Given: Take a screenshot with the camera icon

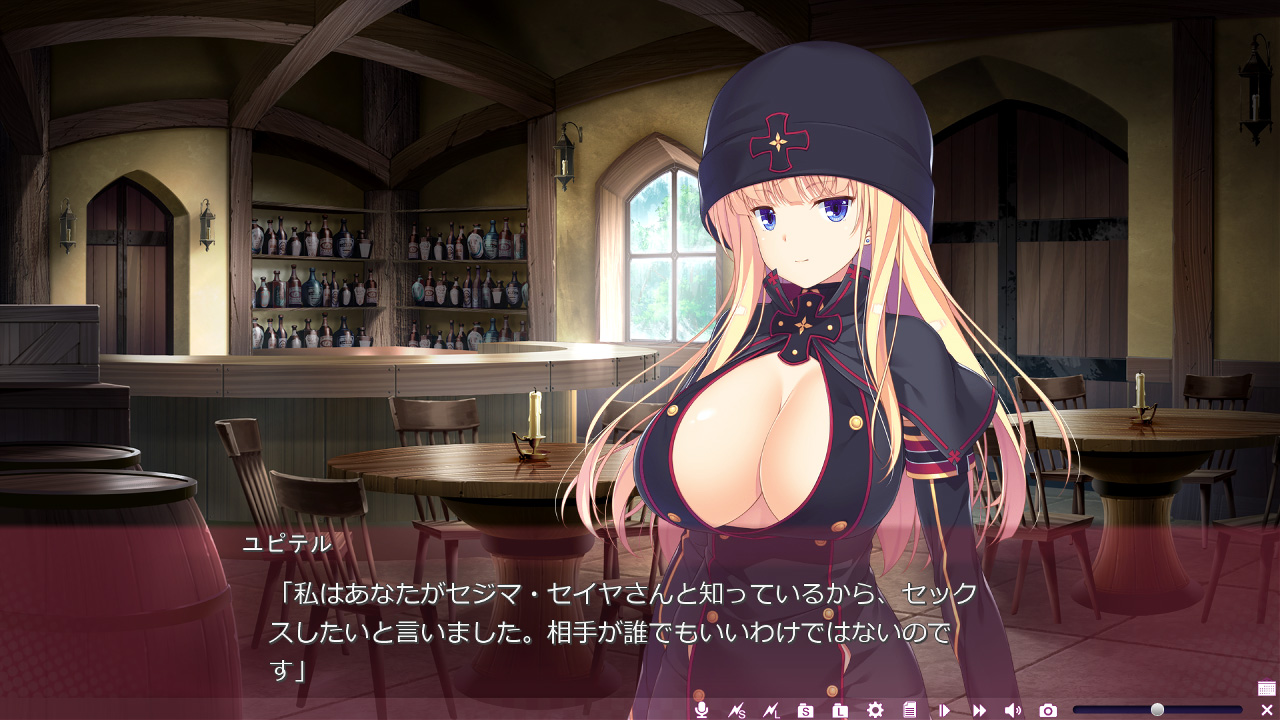Looking at the screenshot, I should coord(1048,710).
